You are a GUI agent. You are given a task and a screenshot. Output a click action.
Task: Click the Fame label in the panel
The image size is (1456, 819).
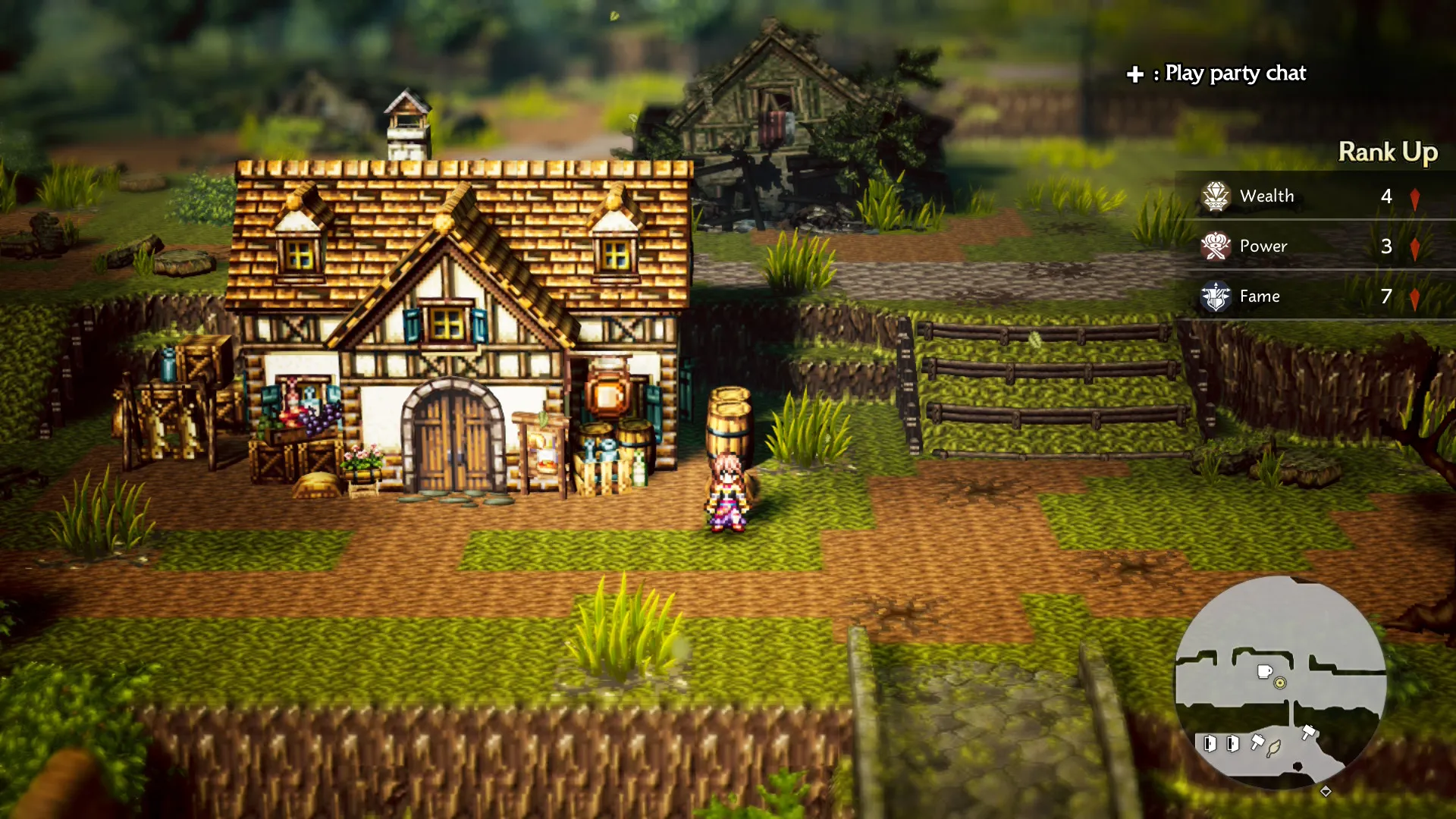click(x=1260, y=297)
